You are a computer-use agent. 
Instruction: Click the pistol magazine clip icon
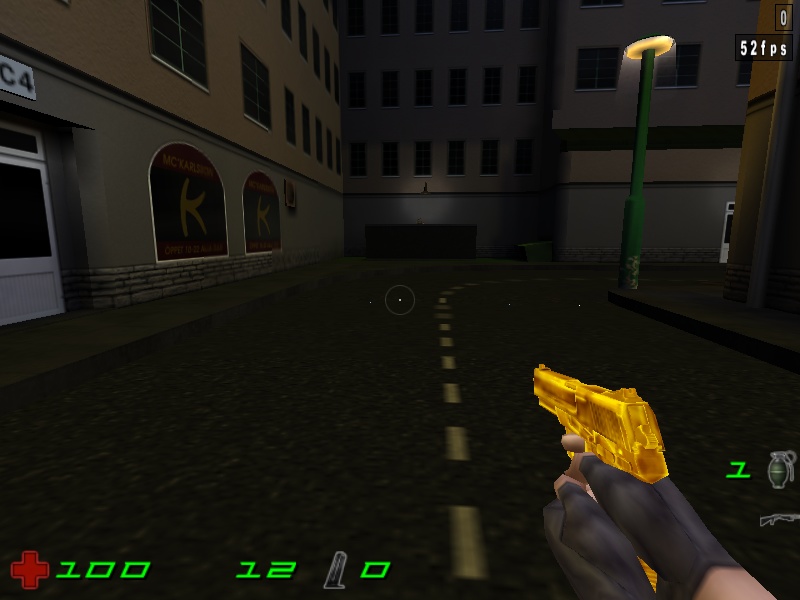[x=334, y=570]
